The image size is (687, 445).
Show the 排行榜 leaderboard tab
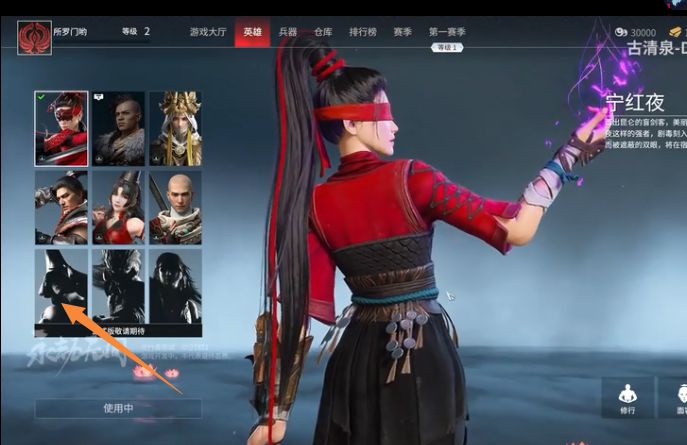click(x=364, y=32)
